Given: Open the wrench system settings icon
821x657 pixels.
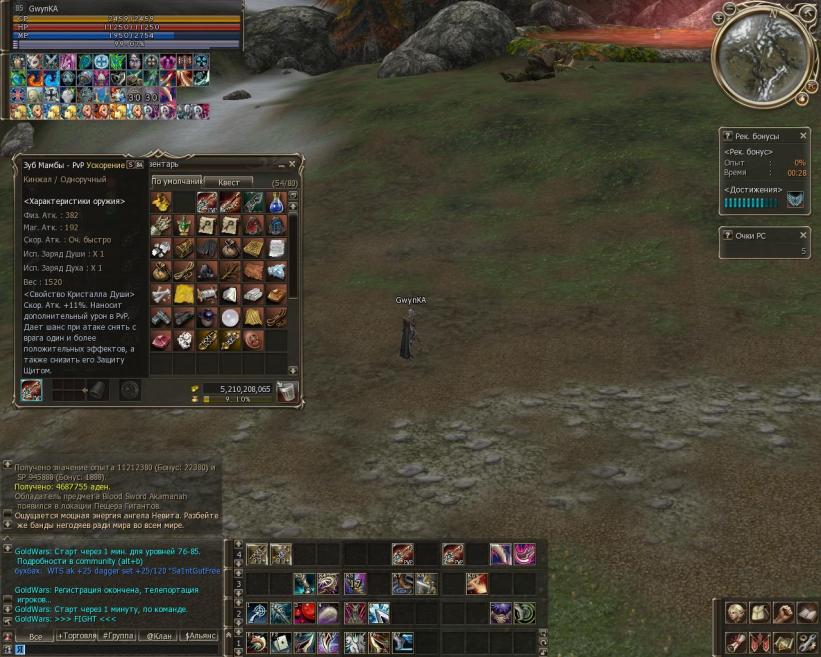Looking at the screenshot, I should click(806, 641).
